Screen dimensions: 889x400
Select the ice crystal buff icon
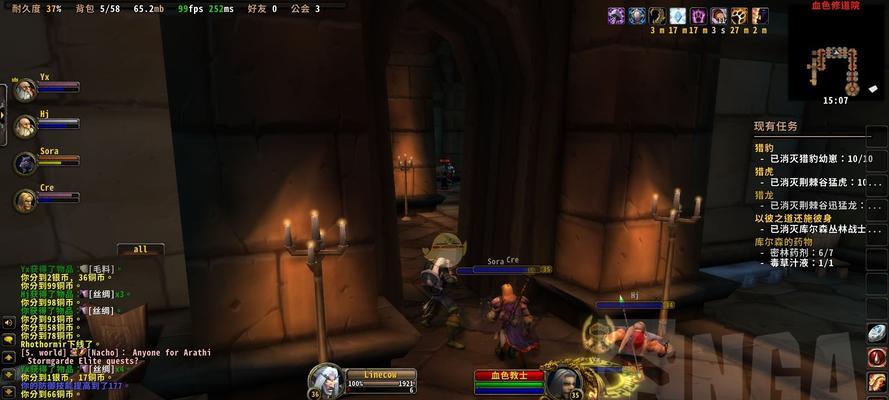677,16
